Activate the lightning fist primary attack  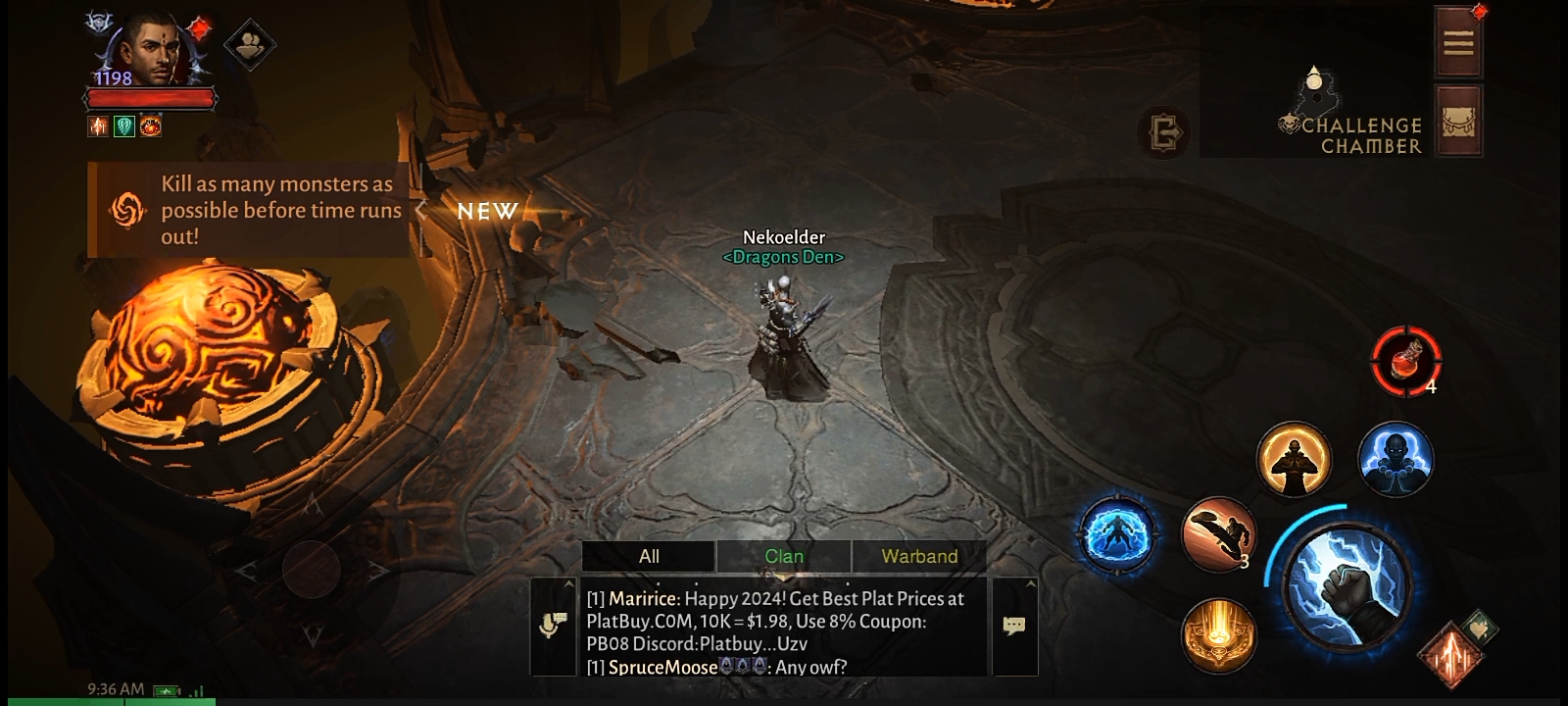[1348, 584]
